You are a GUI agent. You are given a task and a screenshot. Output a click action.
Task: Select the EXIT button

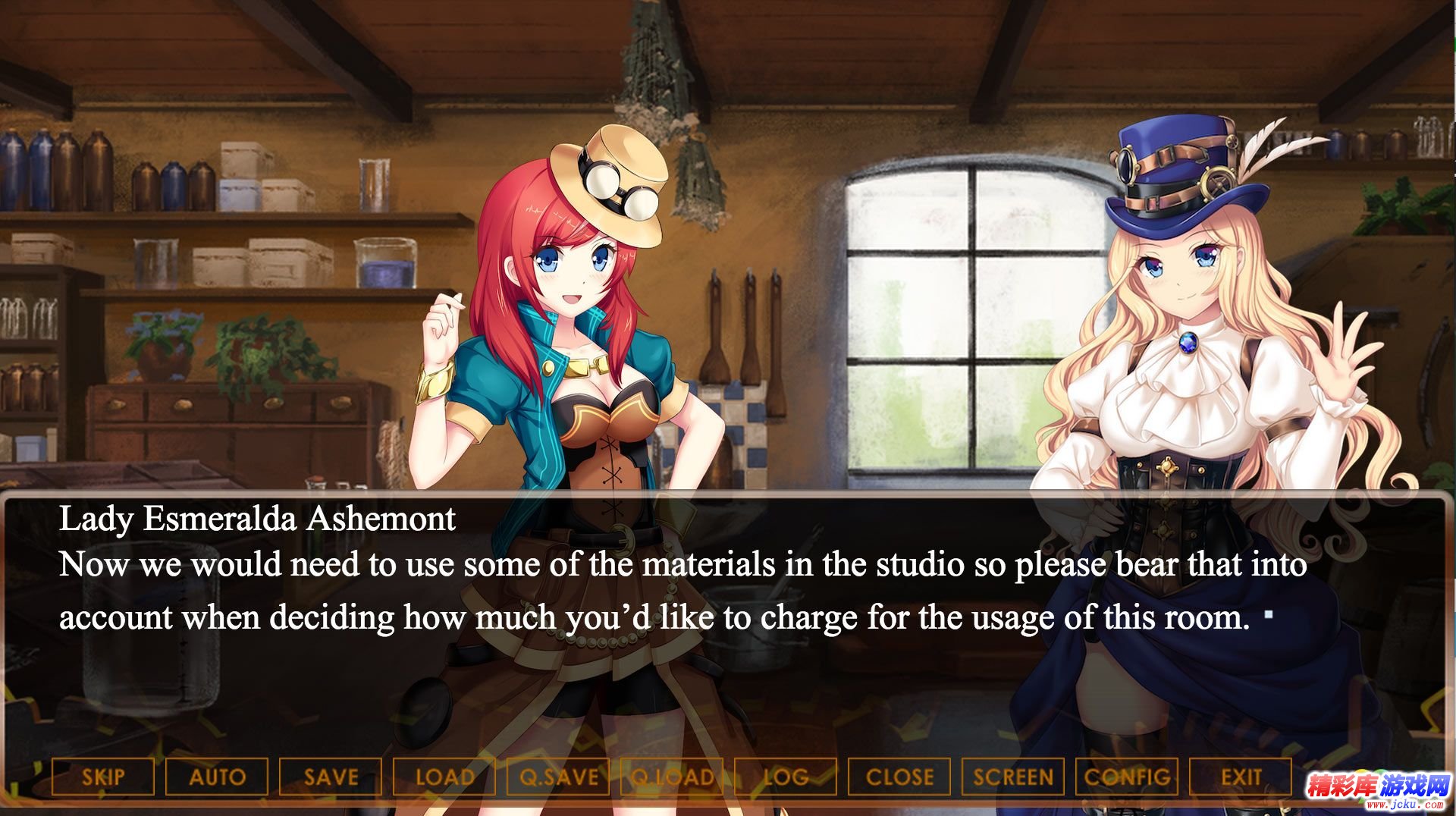coord(1241,777)
